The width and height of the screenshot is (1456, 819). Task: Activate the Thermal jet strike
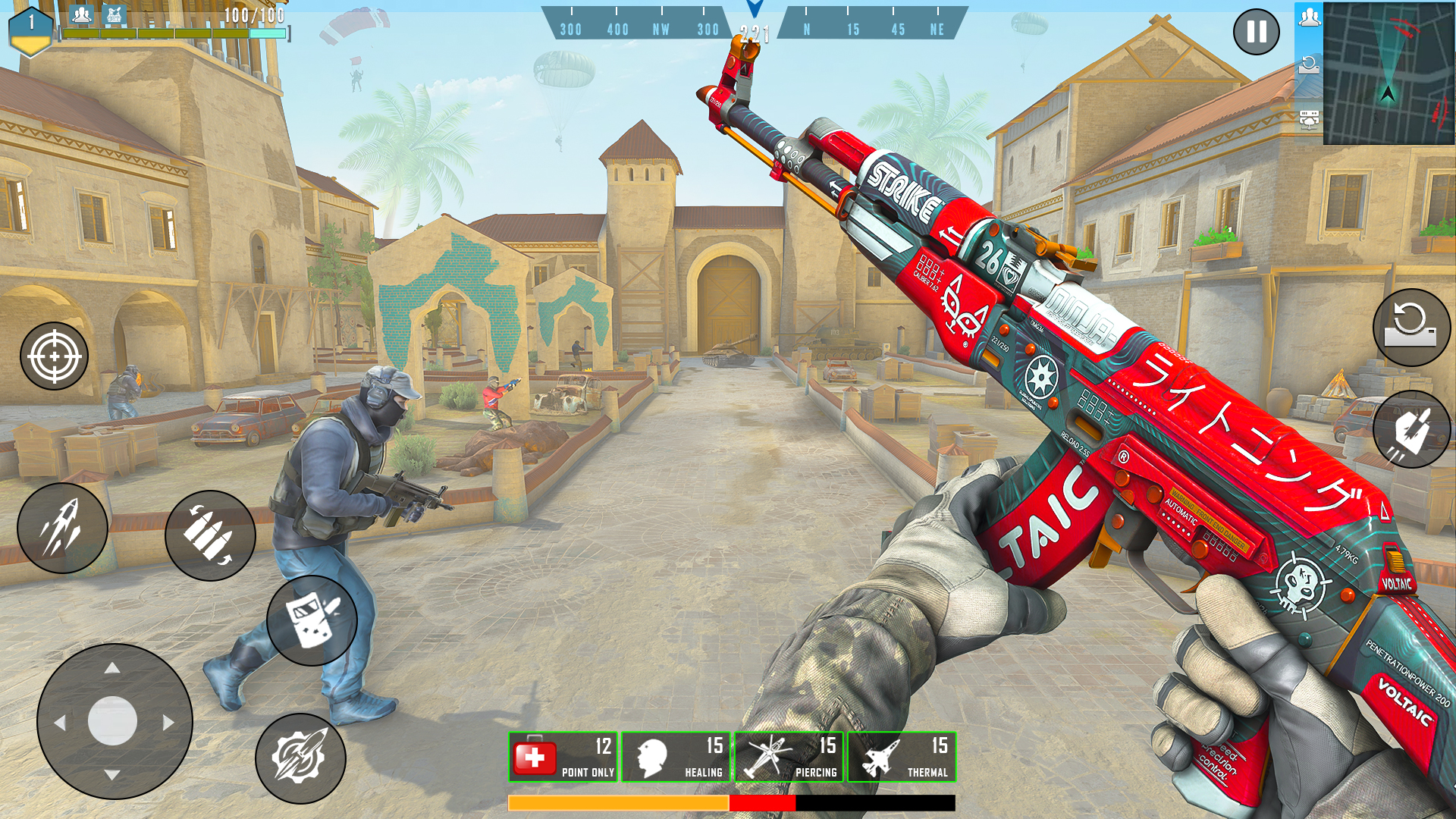pos(902,757)
